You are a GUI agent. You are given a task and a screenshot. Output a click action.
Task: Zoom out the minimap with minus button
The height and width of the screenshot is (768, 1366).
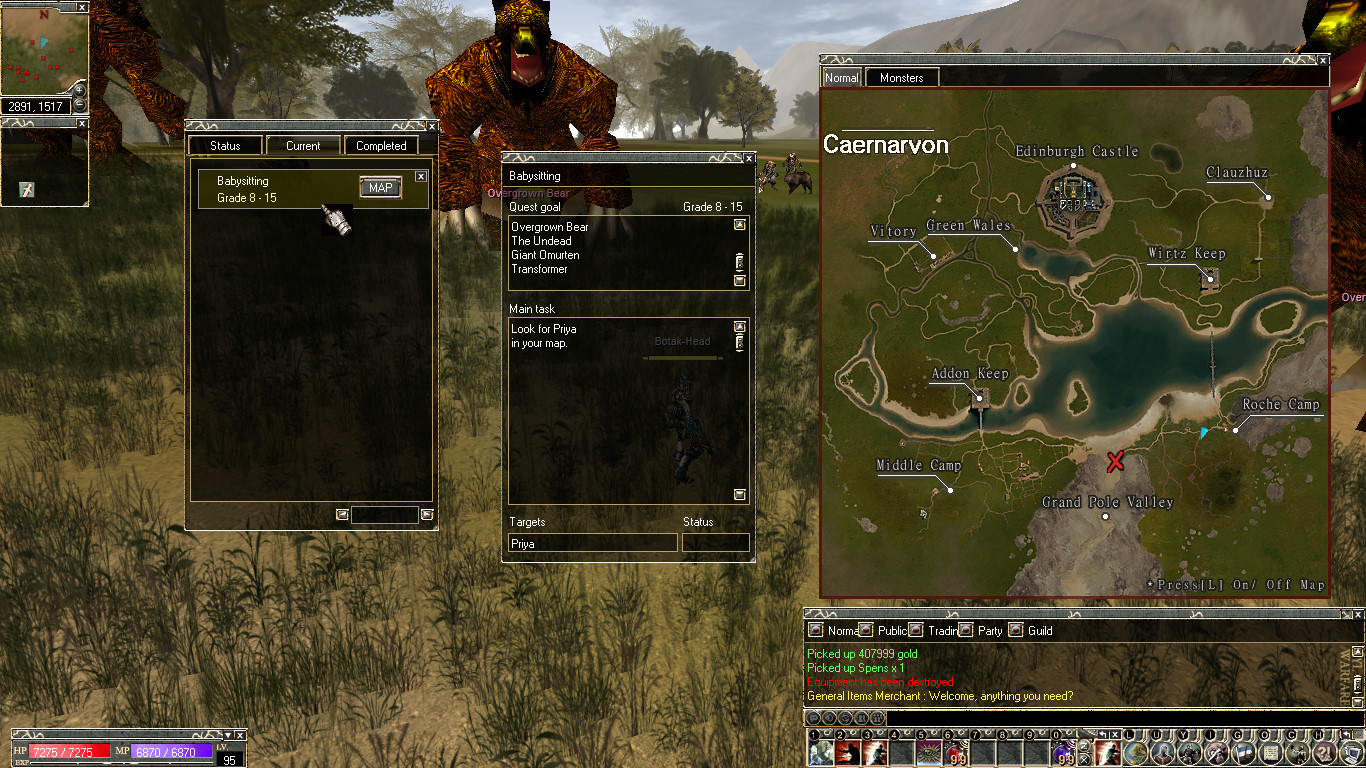(80, 105)
